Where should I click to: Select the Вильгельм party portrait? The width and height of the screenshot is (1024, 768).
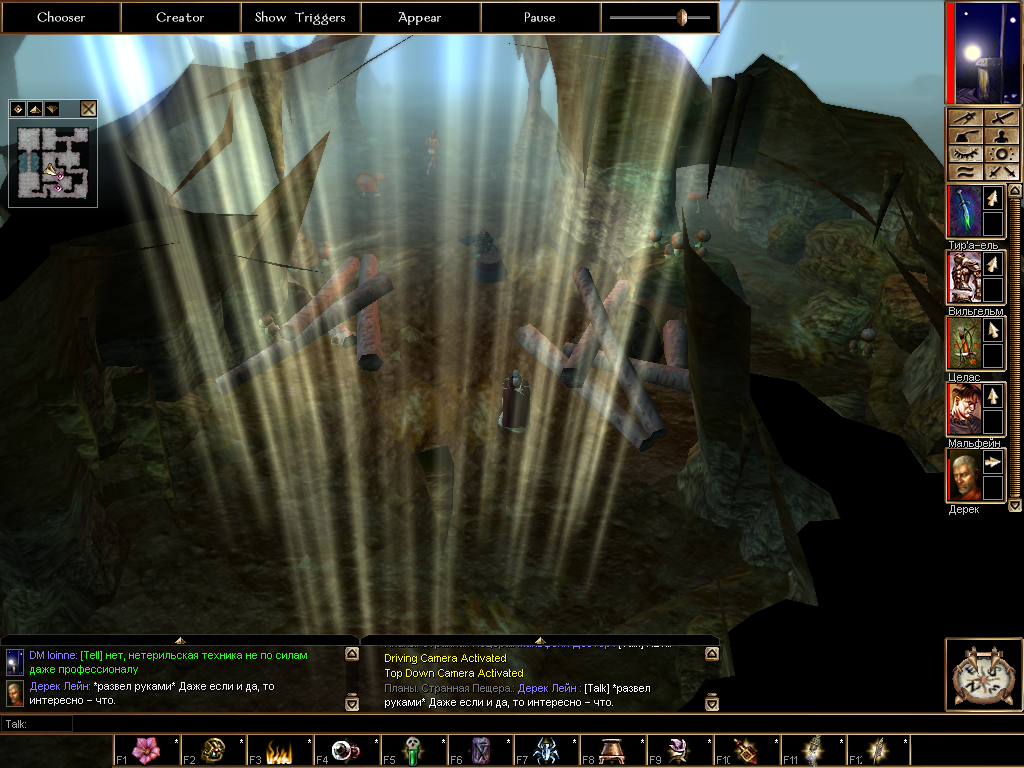pyautogui.click(x=962, y=277)
